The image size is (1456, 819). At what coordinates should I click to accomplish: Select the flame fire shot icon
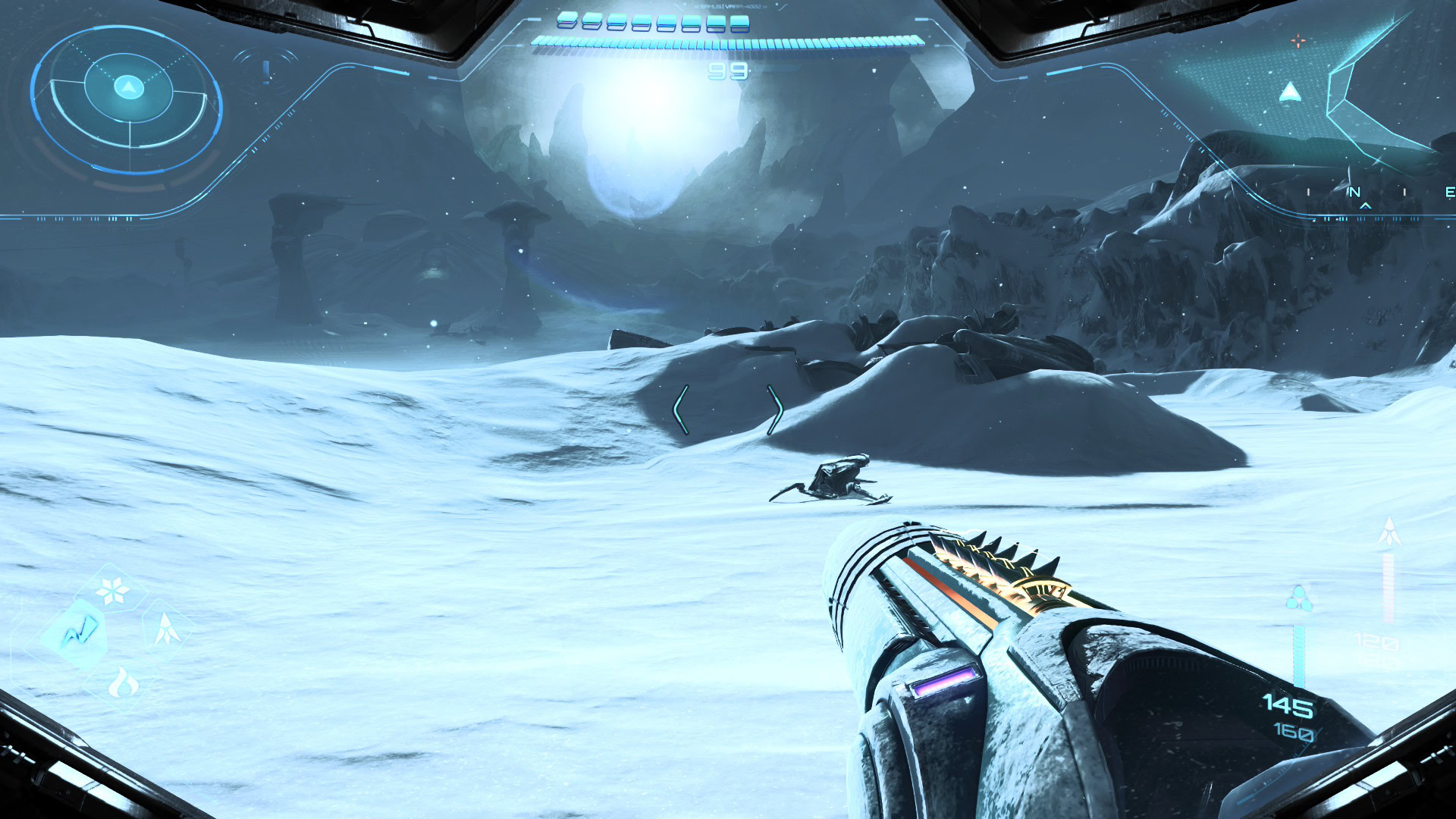tap(123, 683)
